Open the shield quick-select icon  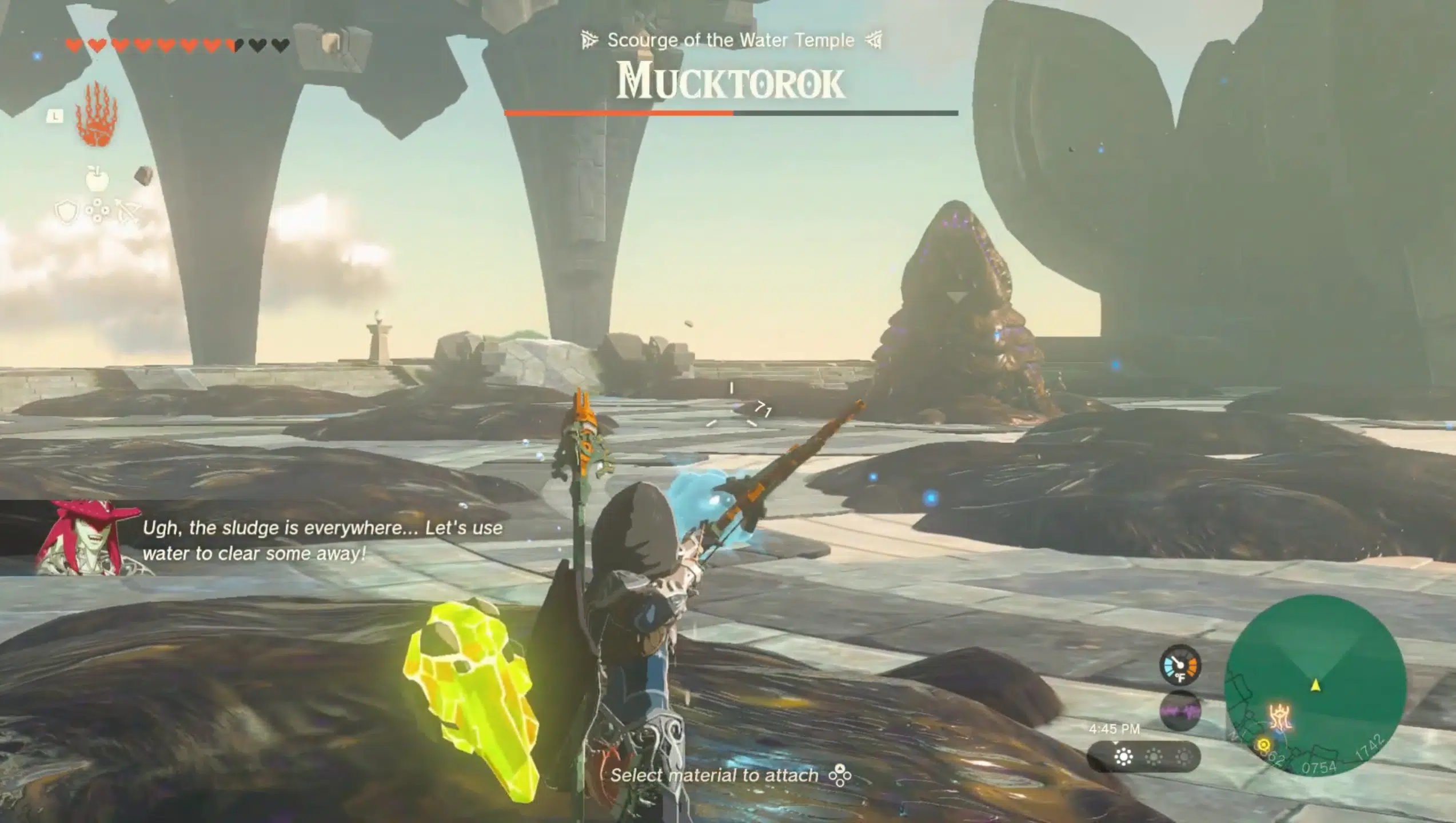66,213
